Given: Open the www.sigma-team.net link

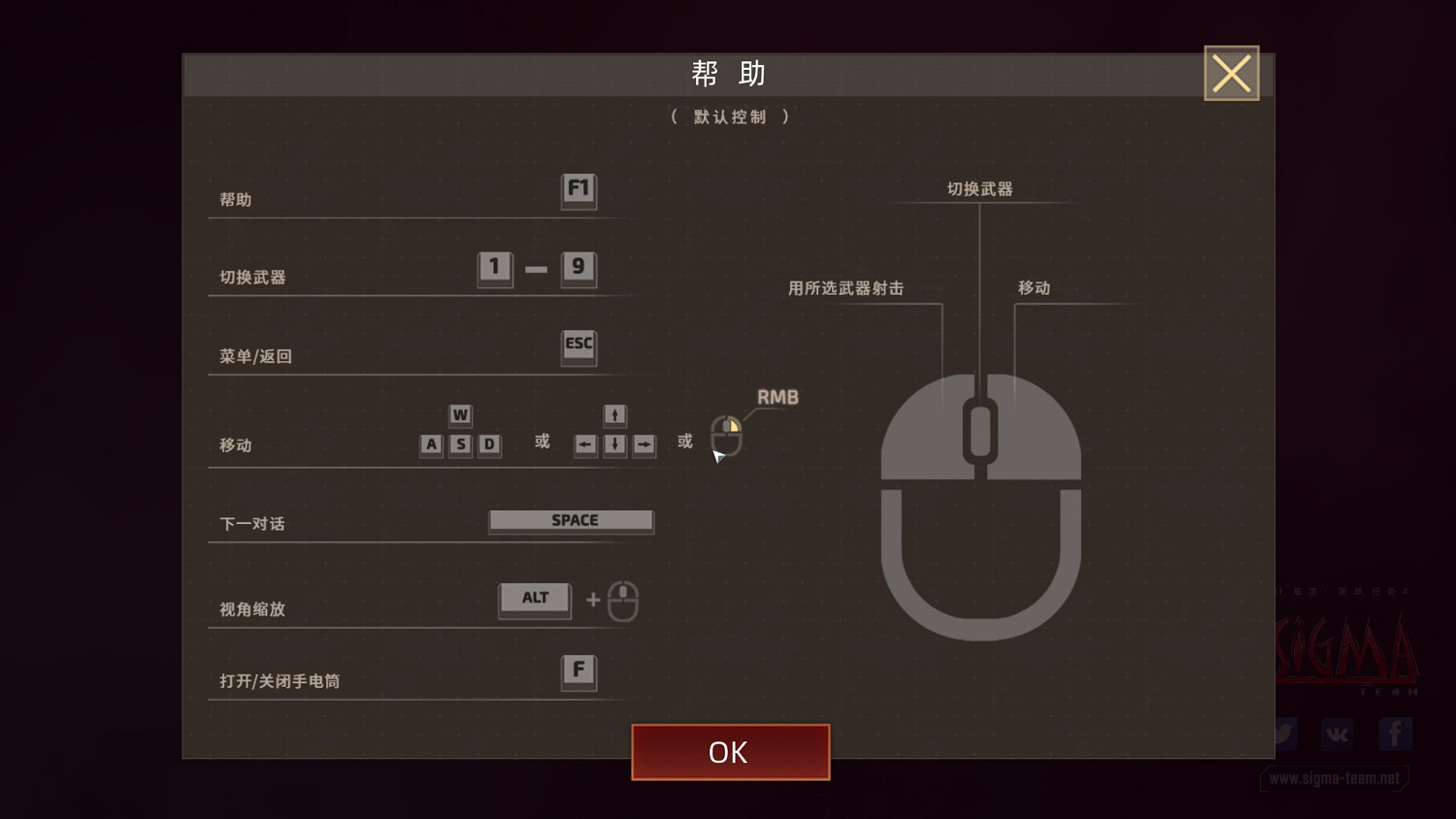Looking at the screenshot, I should [1337, 778].
